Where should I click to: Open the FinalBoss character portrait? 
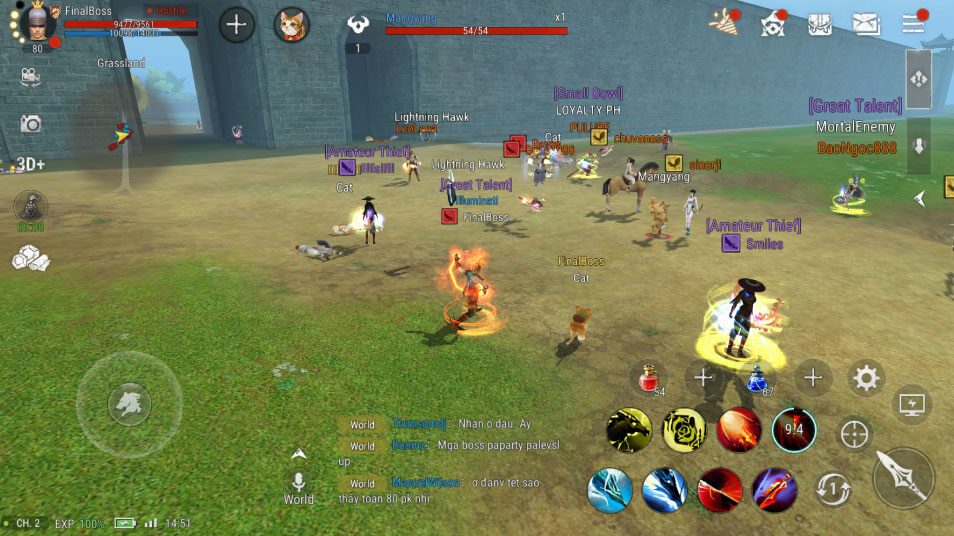point(37,24)
